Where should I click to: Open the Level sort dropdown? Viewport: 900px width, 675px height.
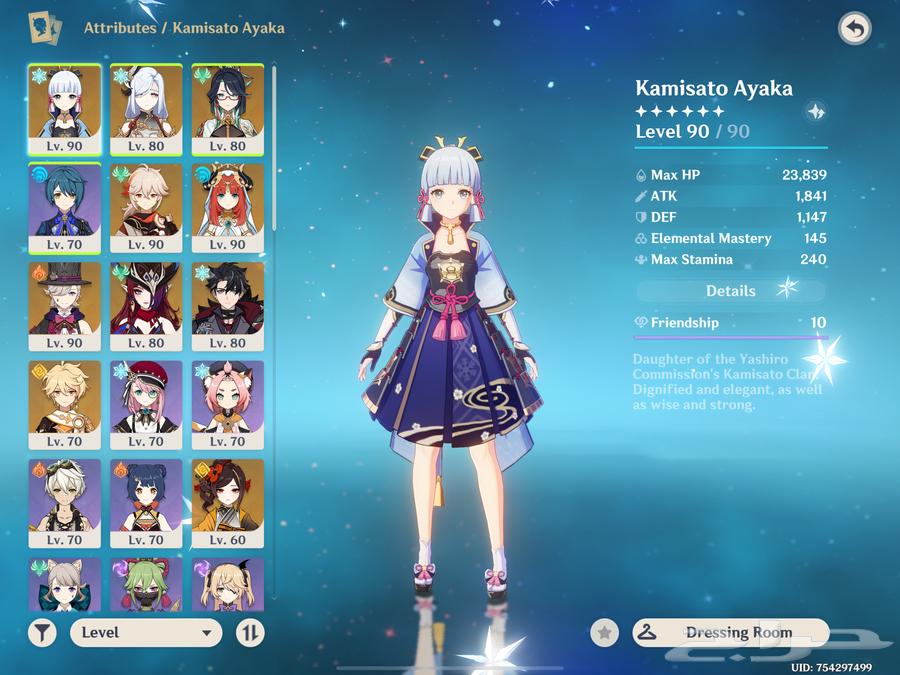coord(146,632)
